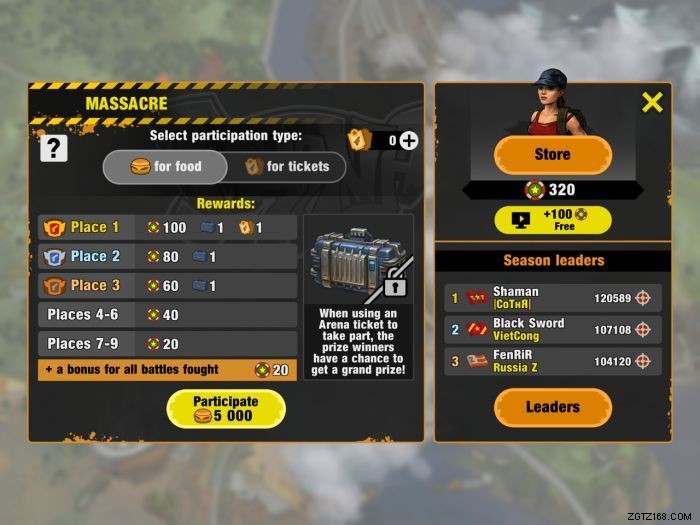Screen dimensions: 700x525
Task: Show Place 3 reward row
Action: (x=167, y=286)
